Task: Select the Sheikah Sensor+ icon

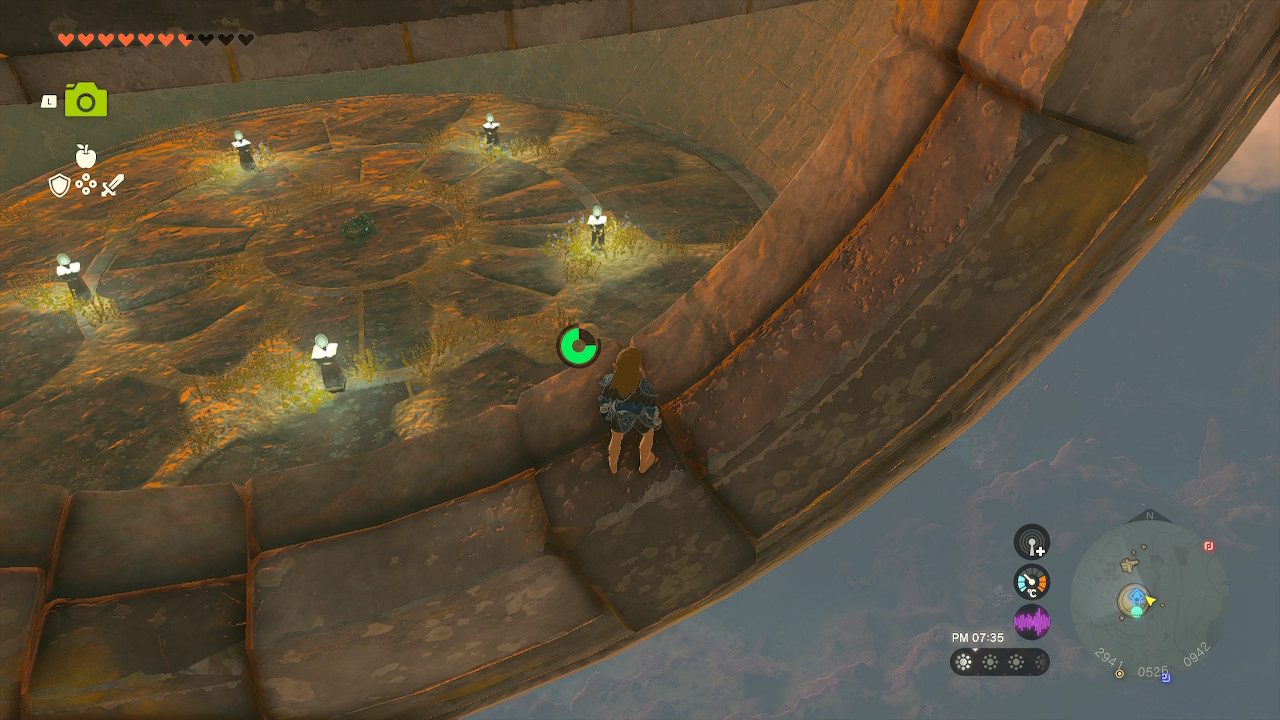Action: (1032, 542)
